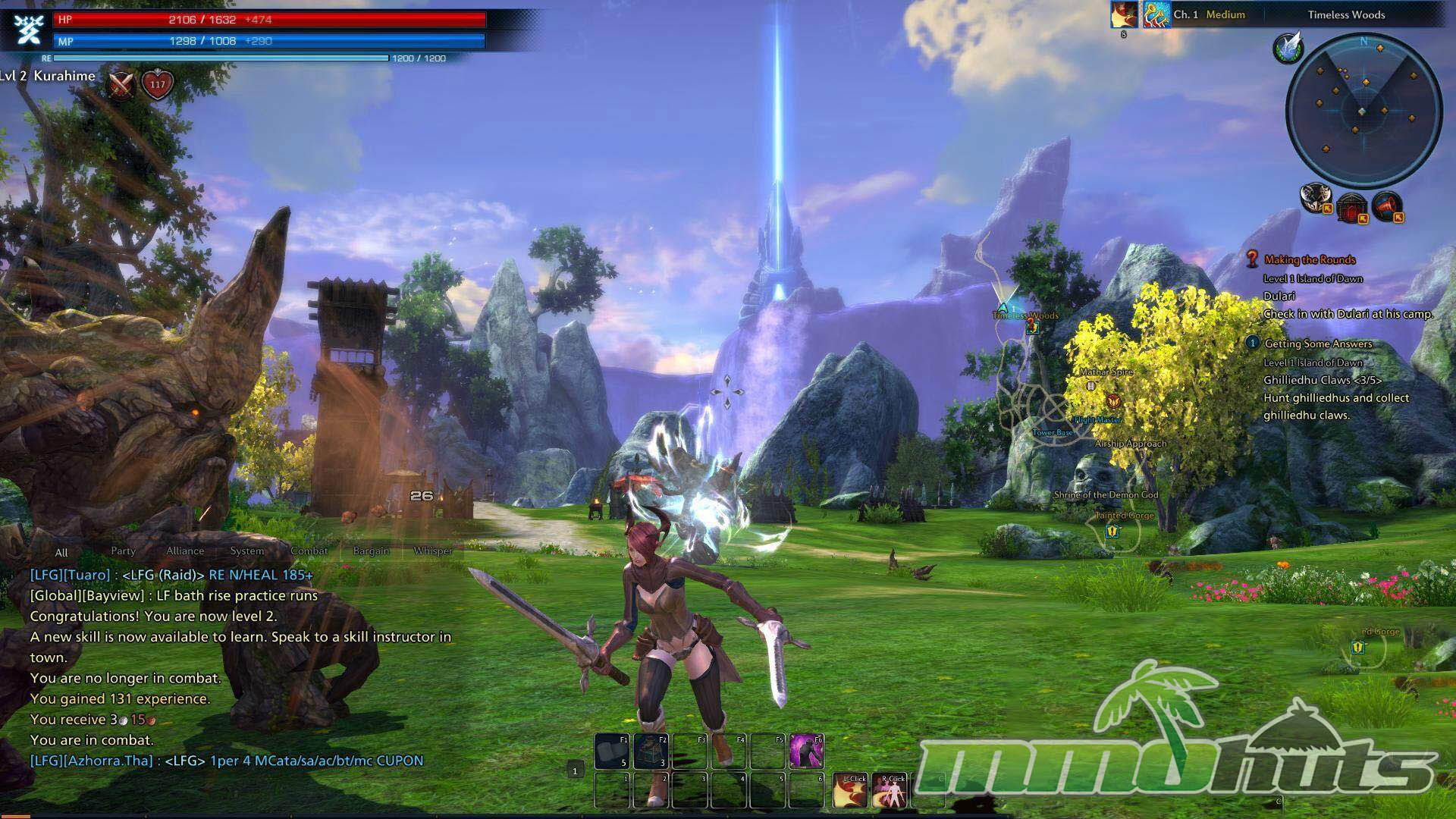Open the red megaphone icon below minimap
The image size is (1456, 819).
click(1387, 204)
